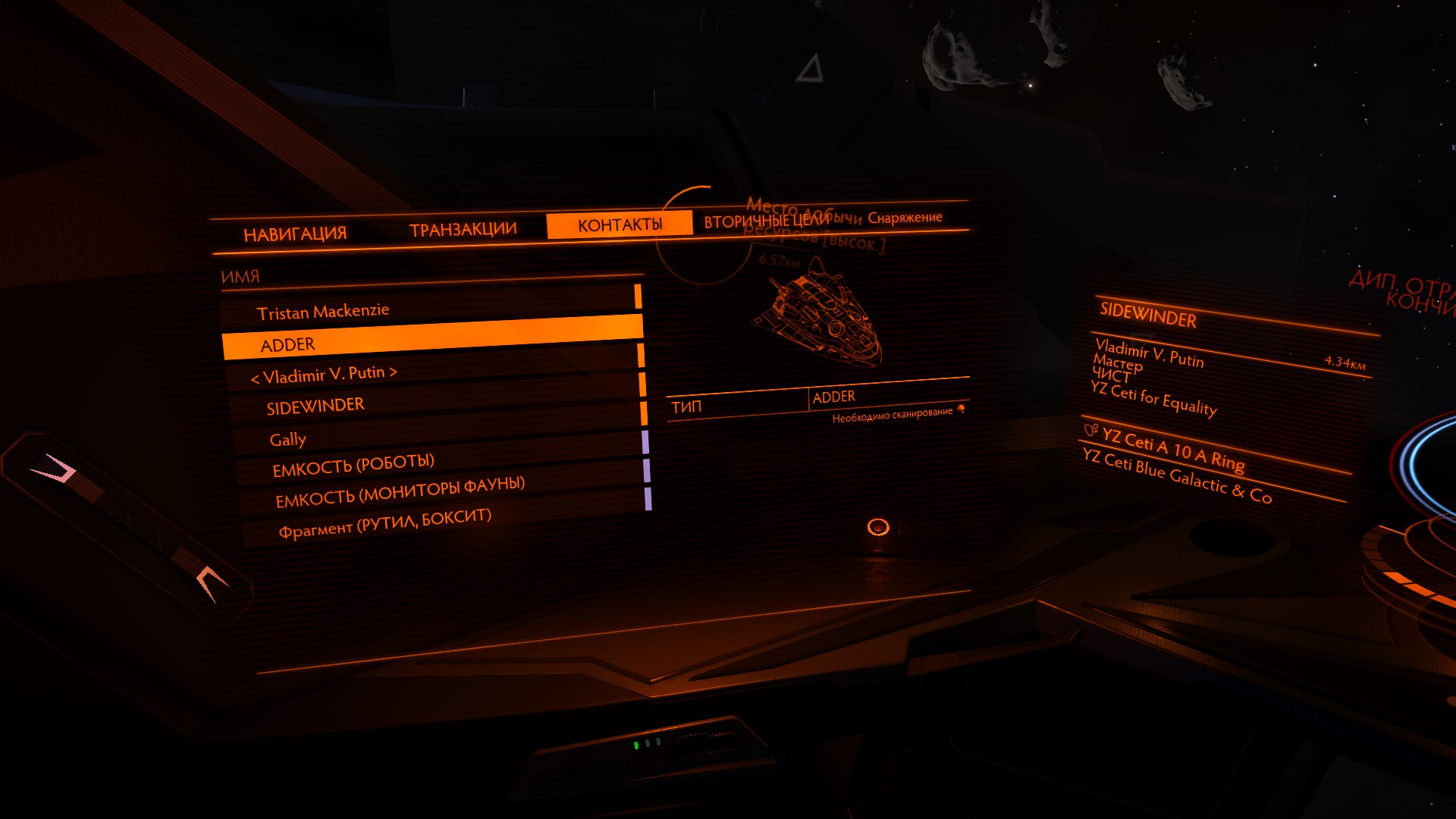Select the Gally contact entry
Screen dimensions: 1456x819
tap(288, 439)
